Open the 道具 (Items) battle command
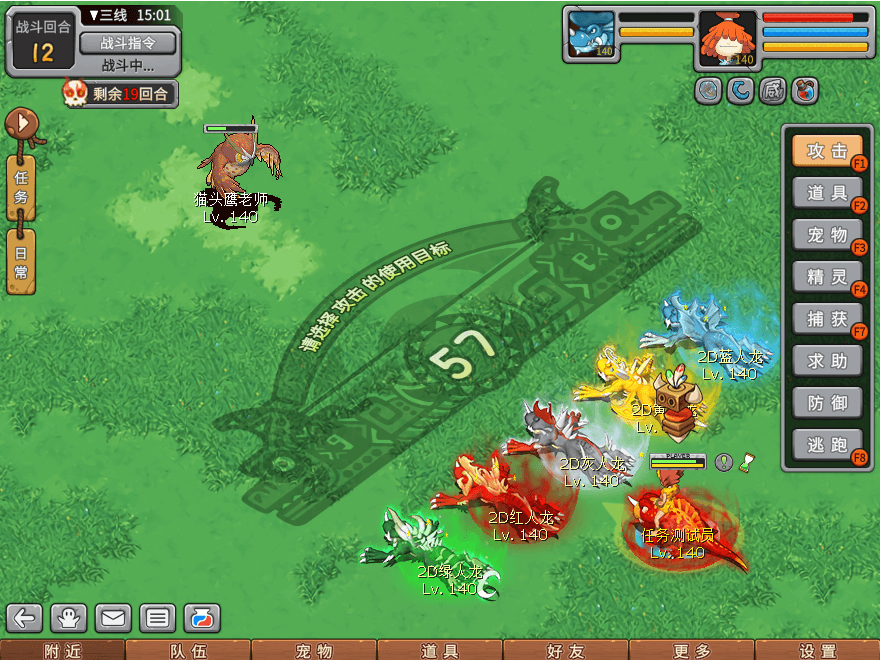The width and height of the screenshot is (880, 660). [827, 193]
